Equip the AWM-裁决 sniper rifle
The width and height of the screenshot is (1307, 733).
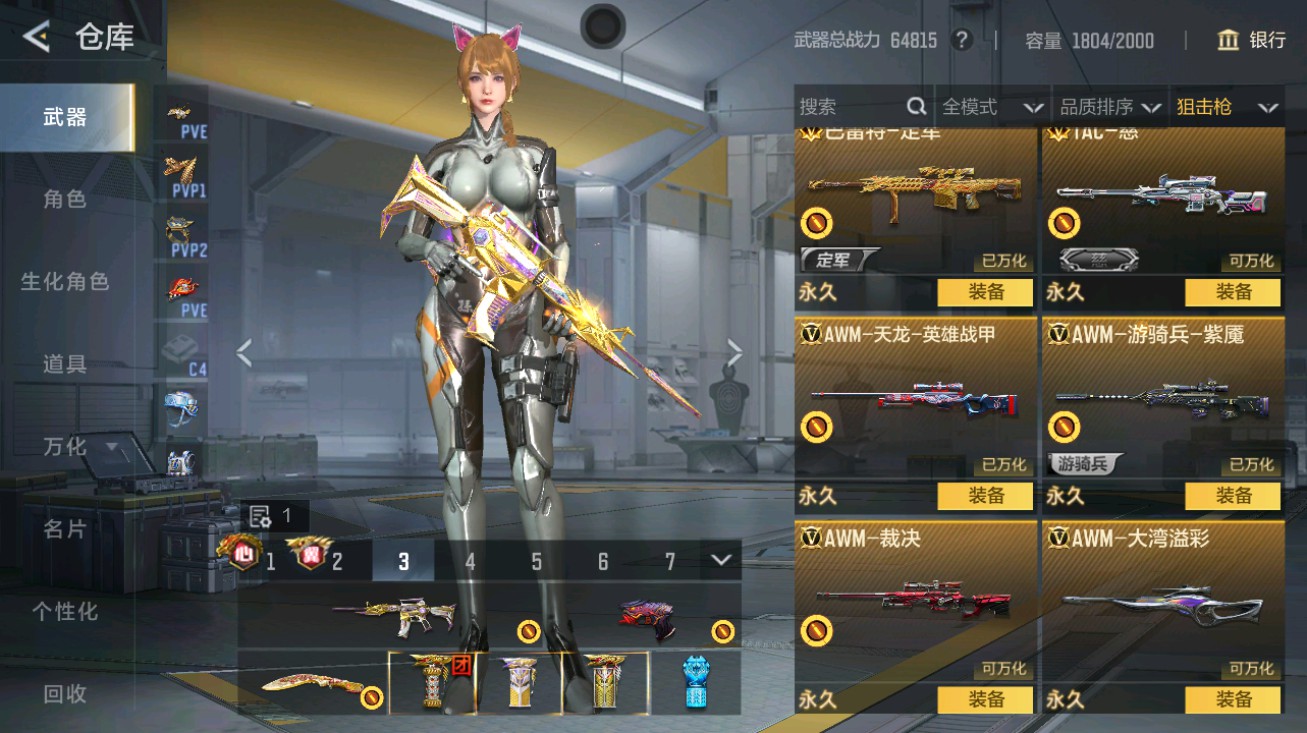[x=985, y=699]
